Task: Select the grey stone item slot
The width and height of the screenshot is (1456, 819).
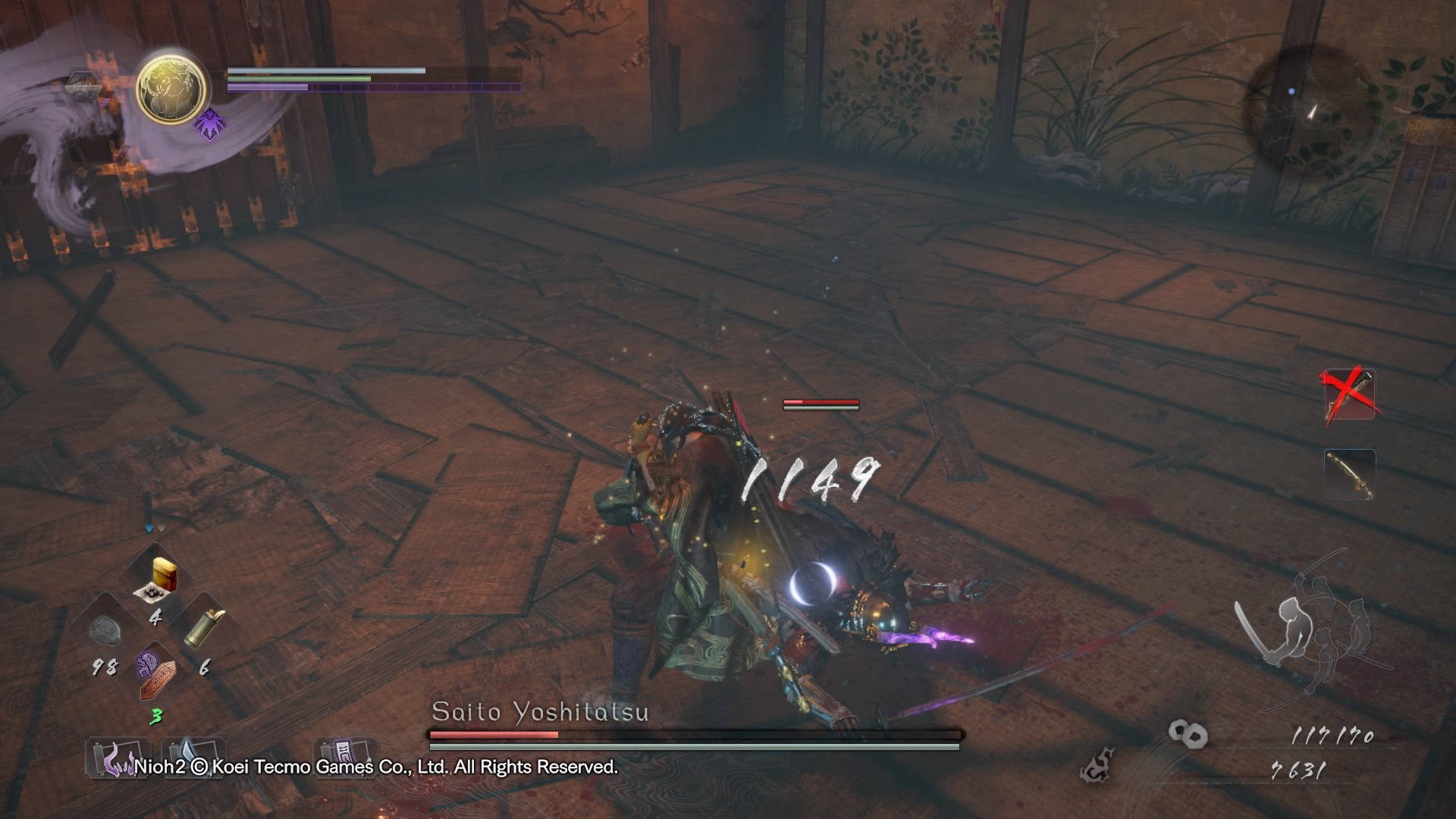Action: point(107,629)
